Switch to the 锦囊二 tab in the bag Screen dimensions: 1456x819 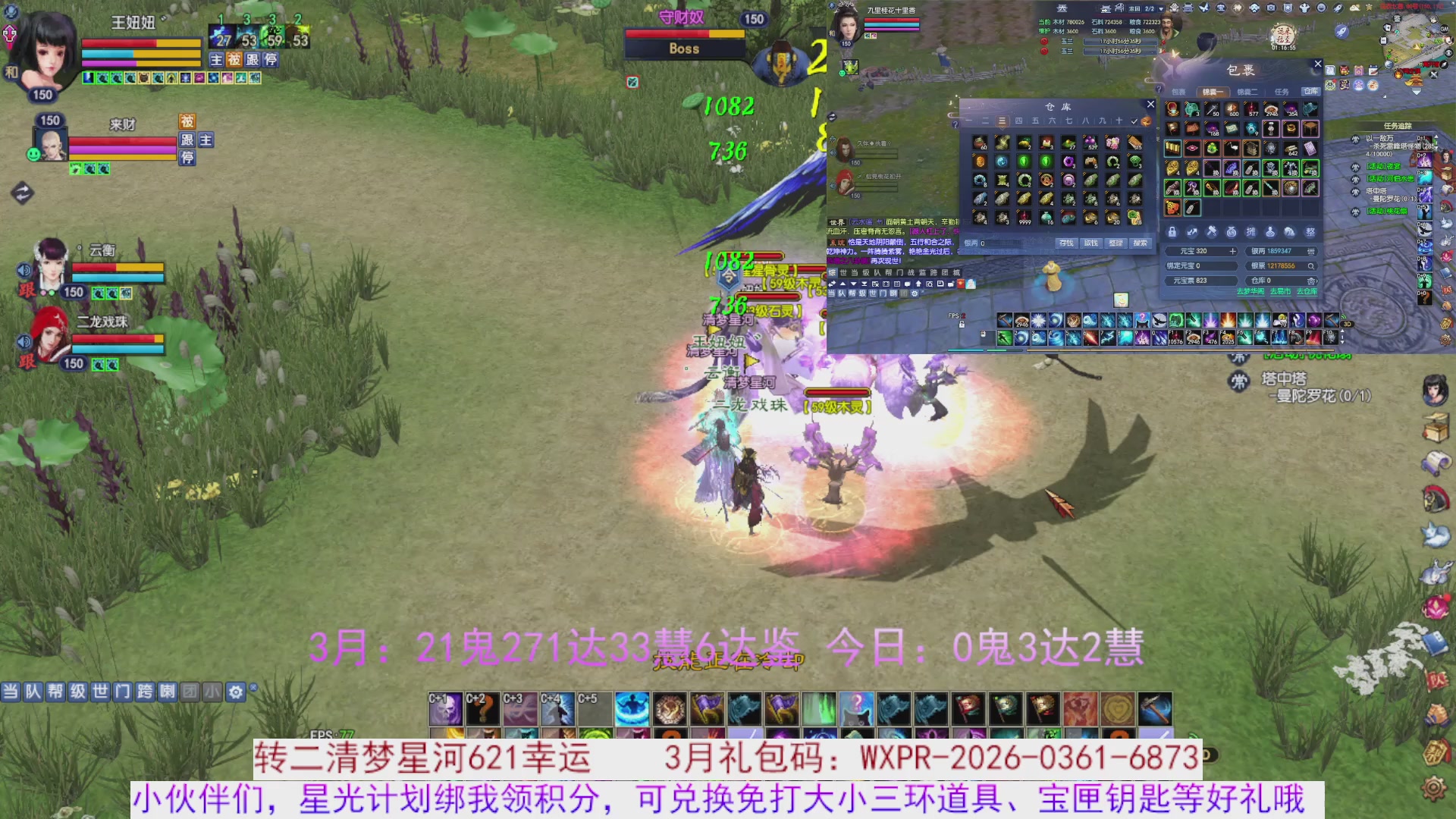point(1248,92)
